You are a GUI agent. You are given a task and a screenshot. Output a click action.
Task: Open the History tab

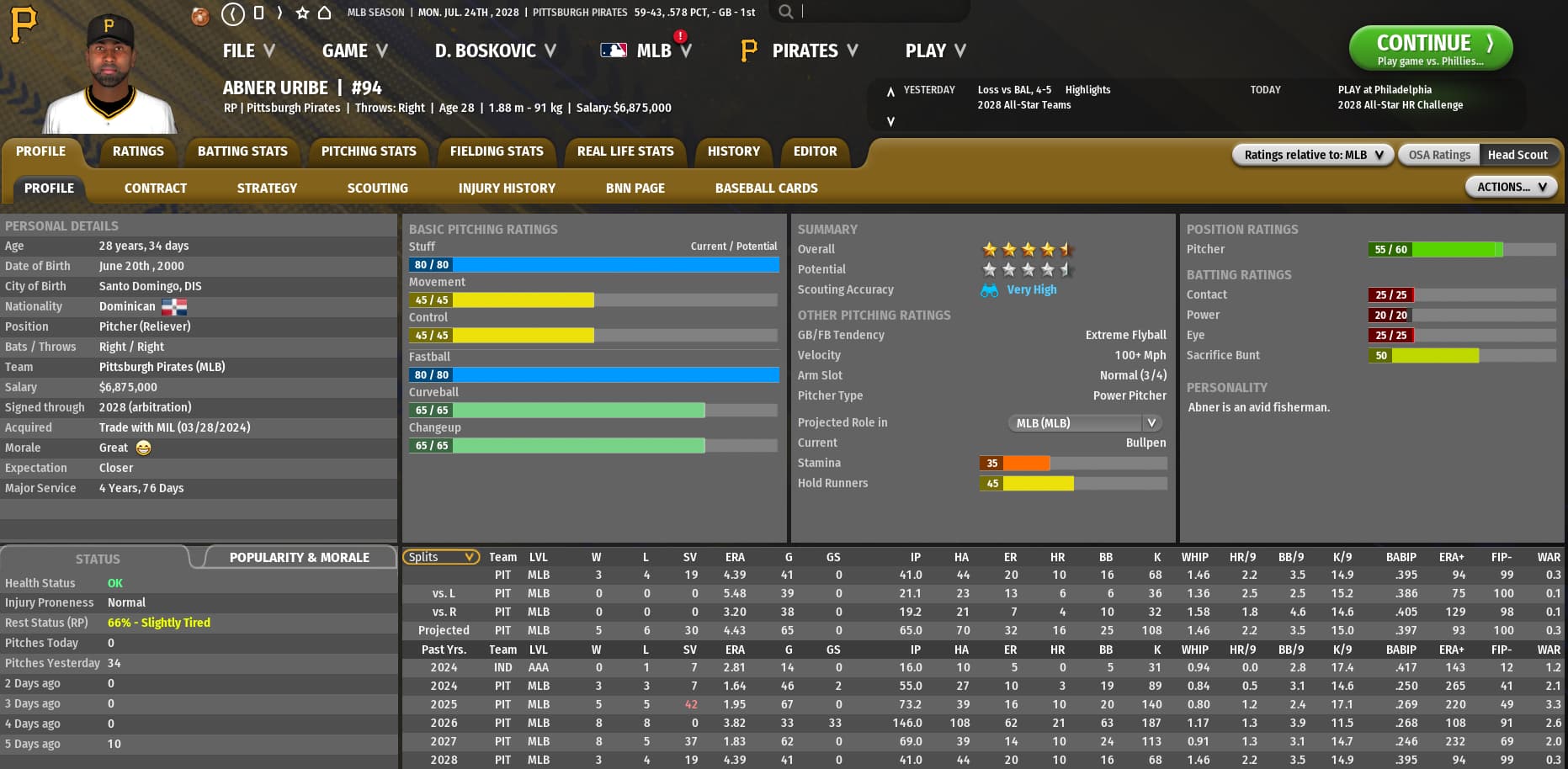coord(733,151)
